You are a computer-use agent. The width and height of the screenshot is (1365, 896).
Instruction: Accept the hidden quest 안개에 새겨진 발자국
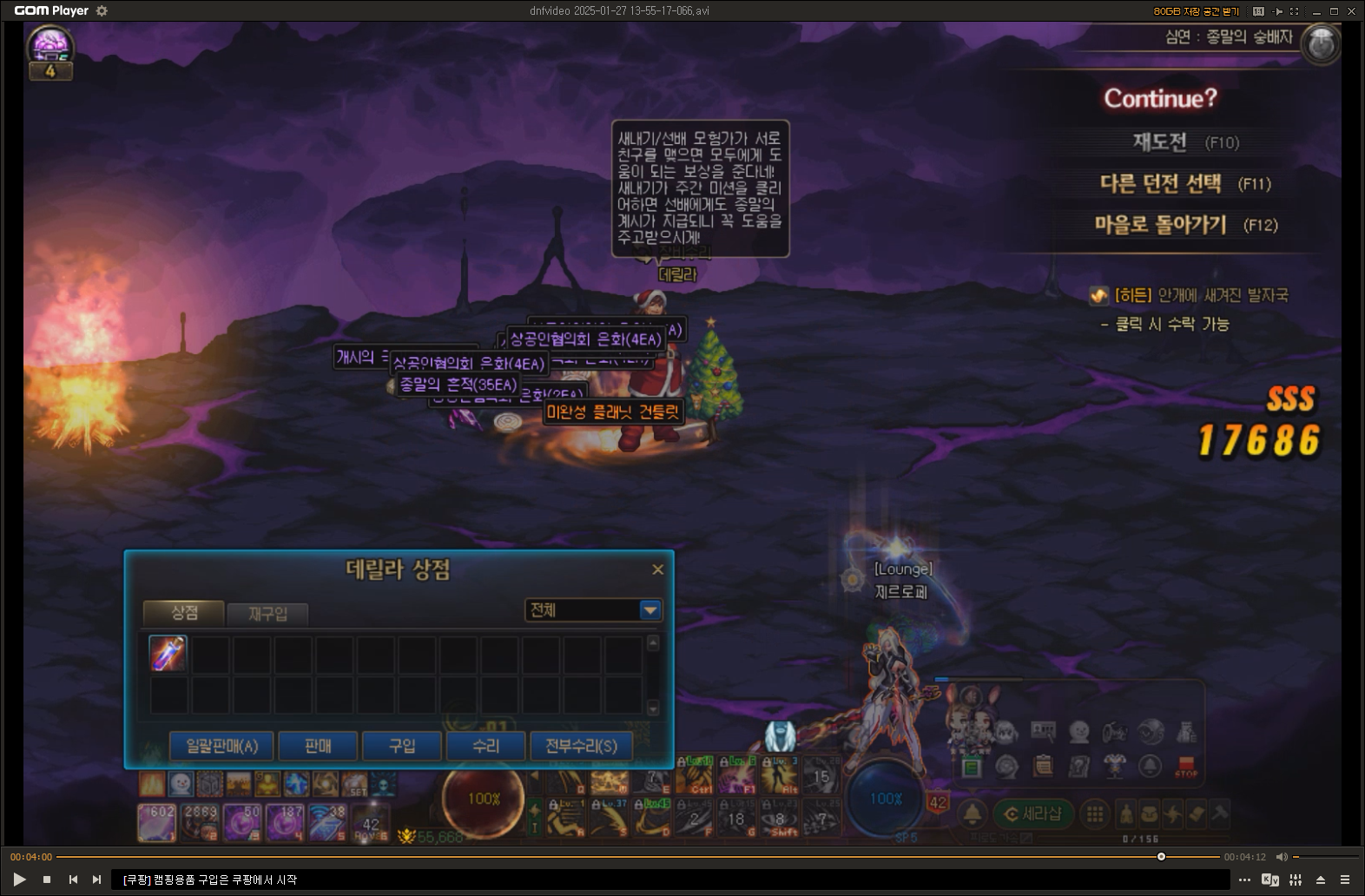[1201, 296]
